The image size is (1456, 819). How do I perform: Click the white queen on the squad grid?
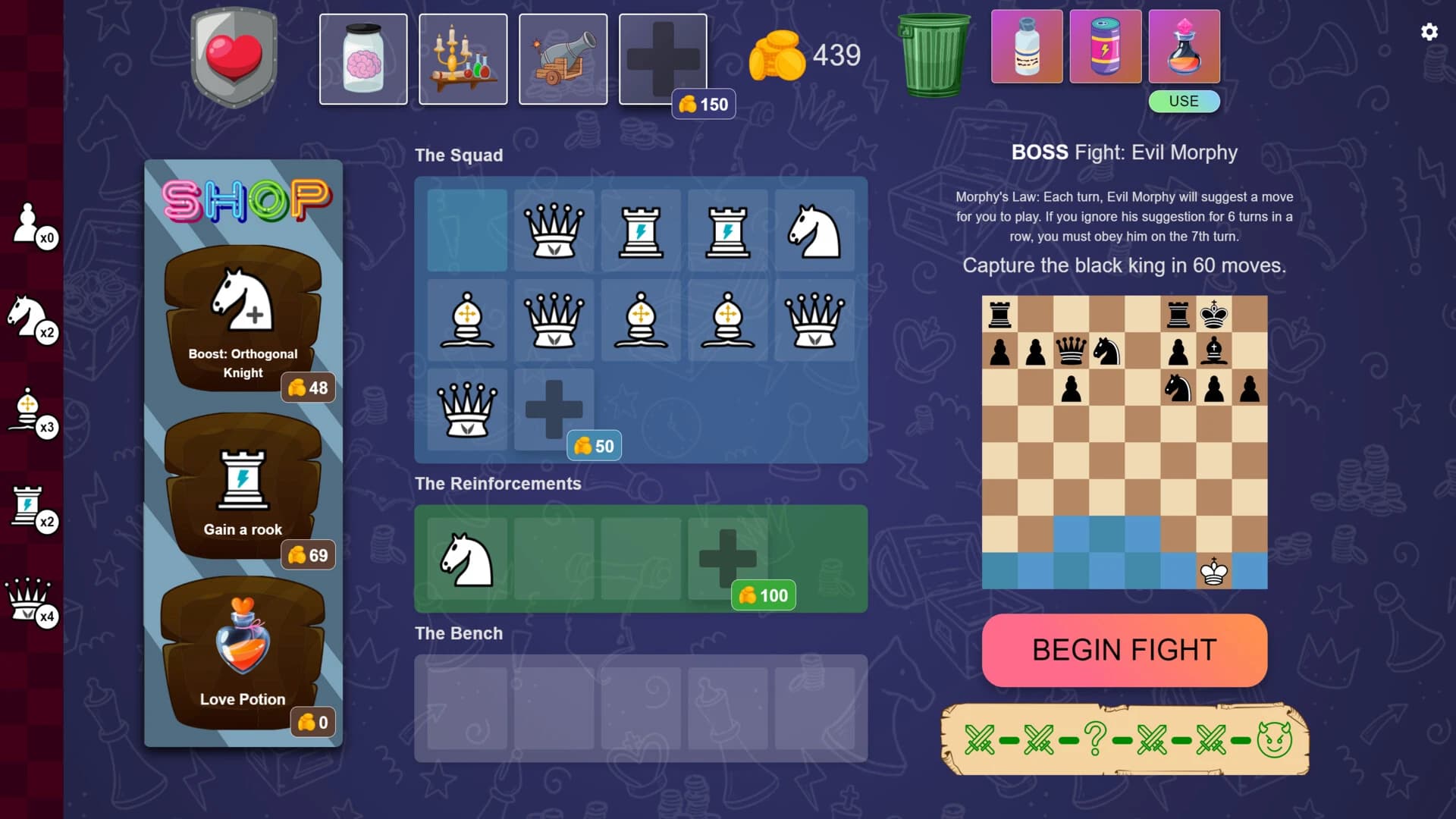click(554, 231)
